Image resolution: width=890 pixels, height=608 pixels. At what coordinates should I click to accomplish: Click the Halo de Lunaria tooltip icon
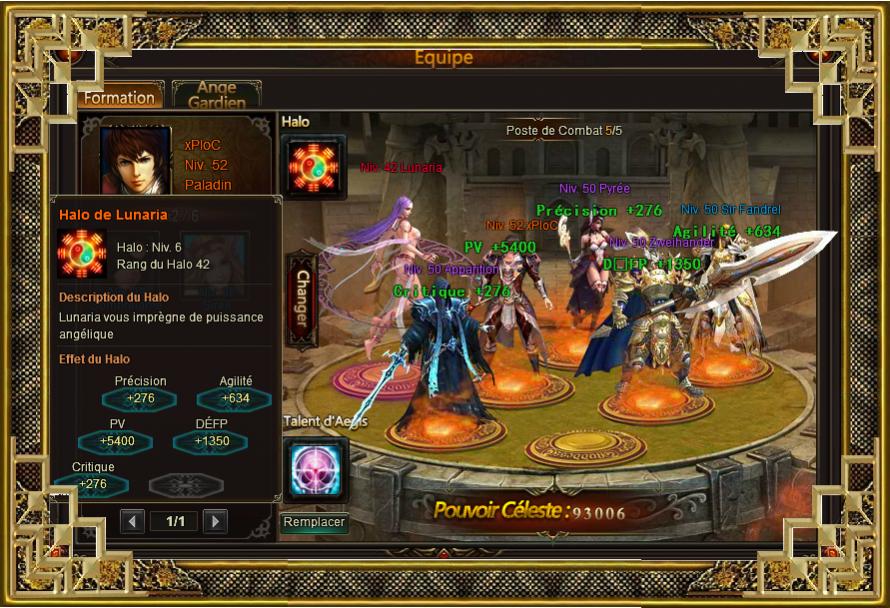point(81,254)
